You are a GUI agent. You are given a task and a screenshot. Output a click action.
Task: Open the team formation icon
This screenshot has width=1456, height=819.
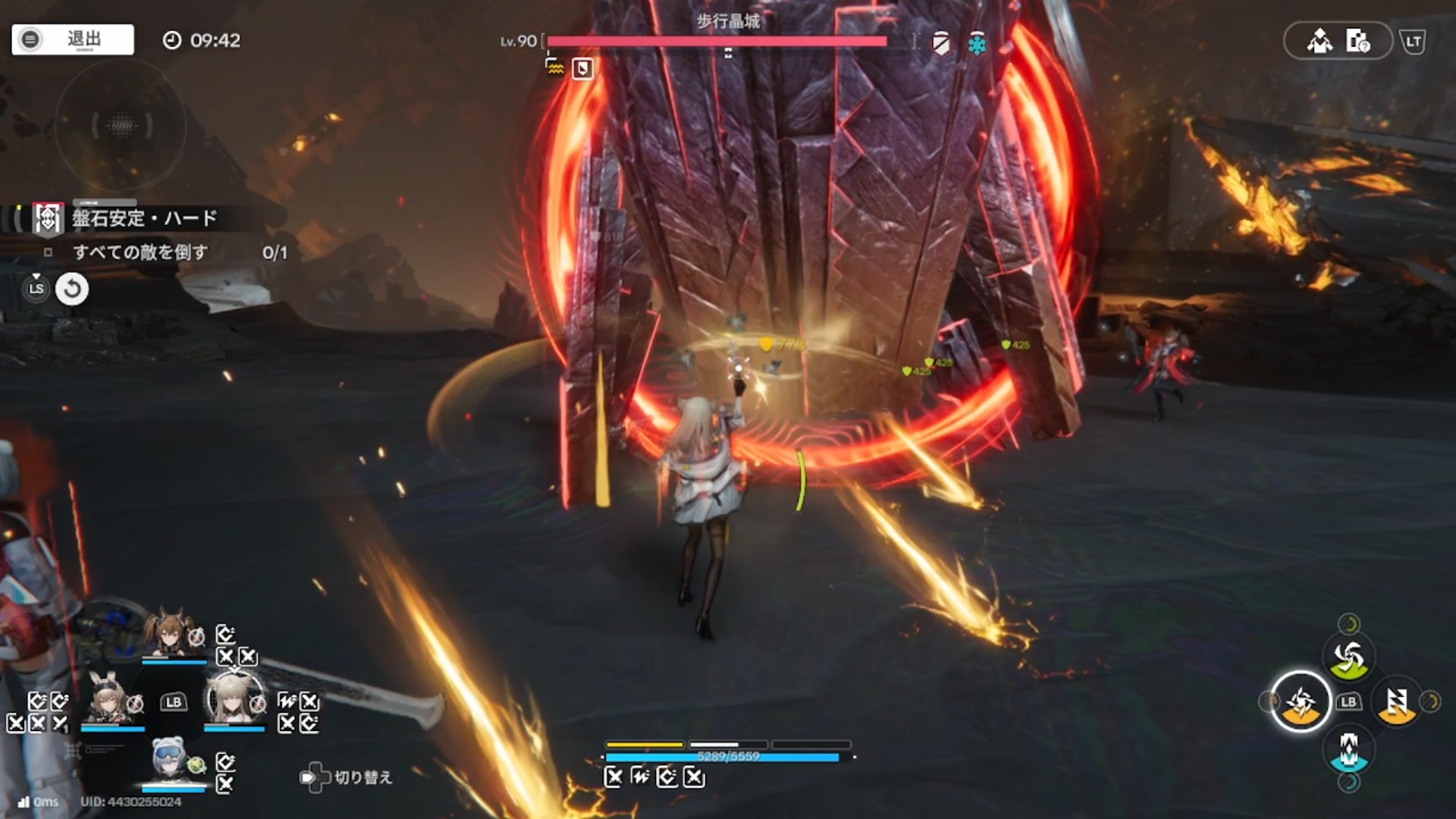click(1319, 41)
